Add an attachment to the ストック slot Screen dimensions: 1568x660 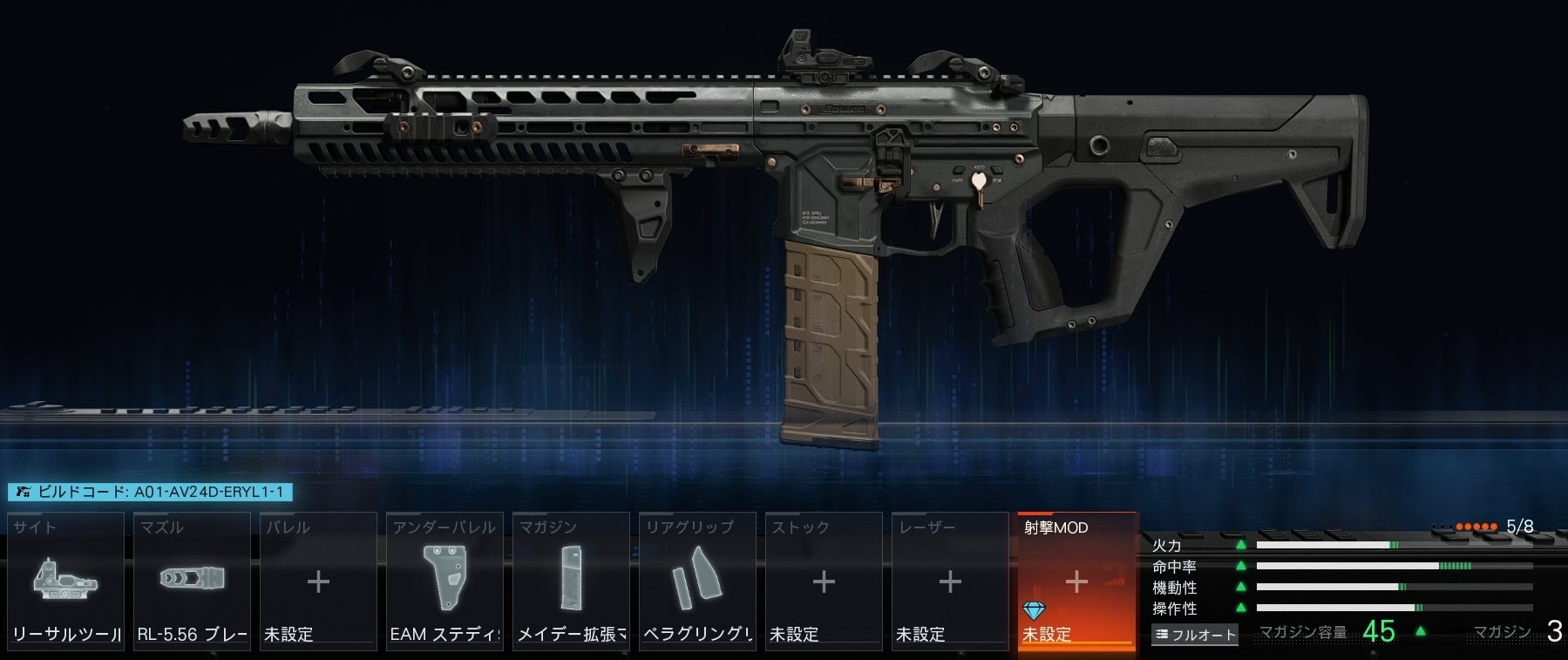[824, 582]
